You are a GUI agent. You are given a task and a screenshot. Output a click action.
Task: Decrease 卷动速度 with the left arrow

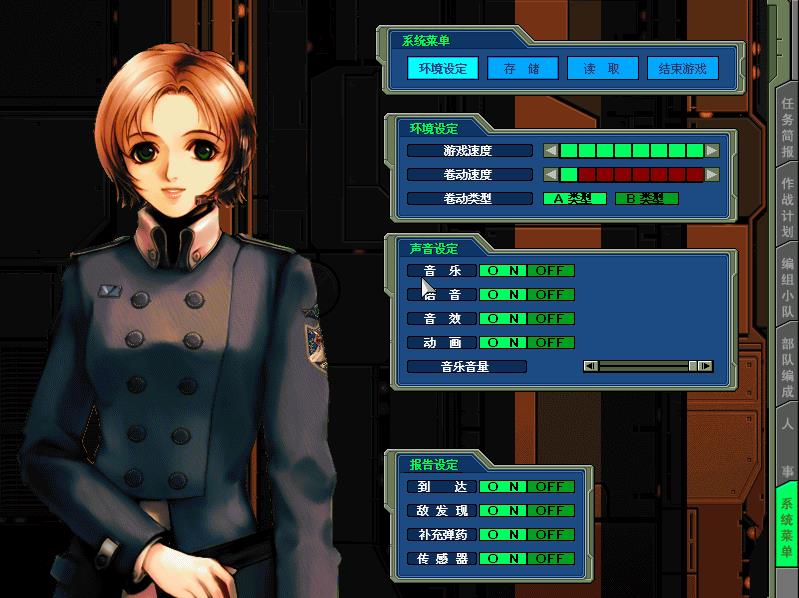550,175
